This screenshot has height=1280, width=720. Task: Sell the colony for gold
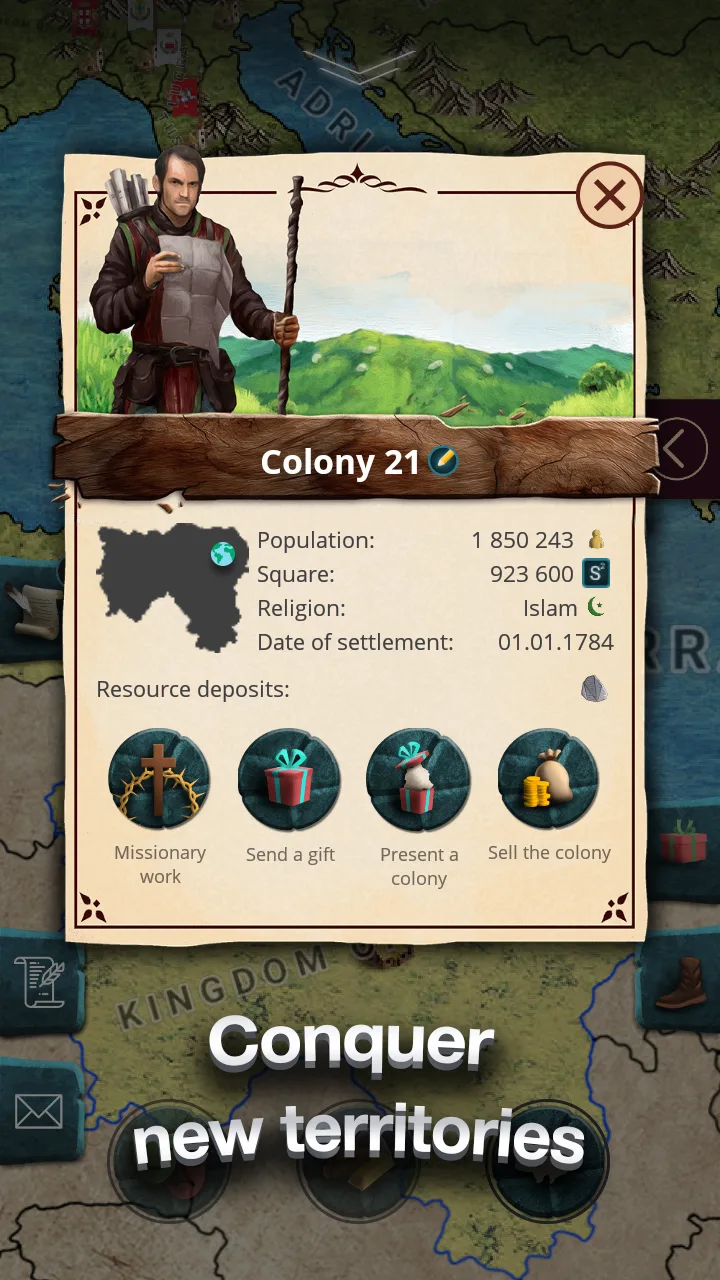click(x=549, y=779)
